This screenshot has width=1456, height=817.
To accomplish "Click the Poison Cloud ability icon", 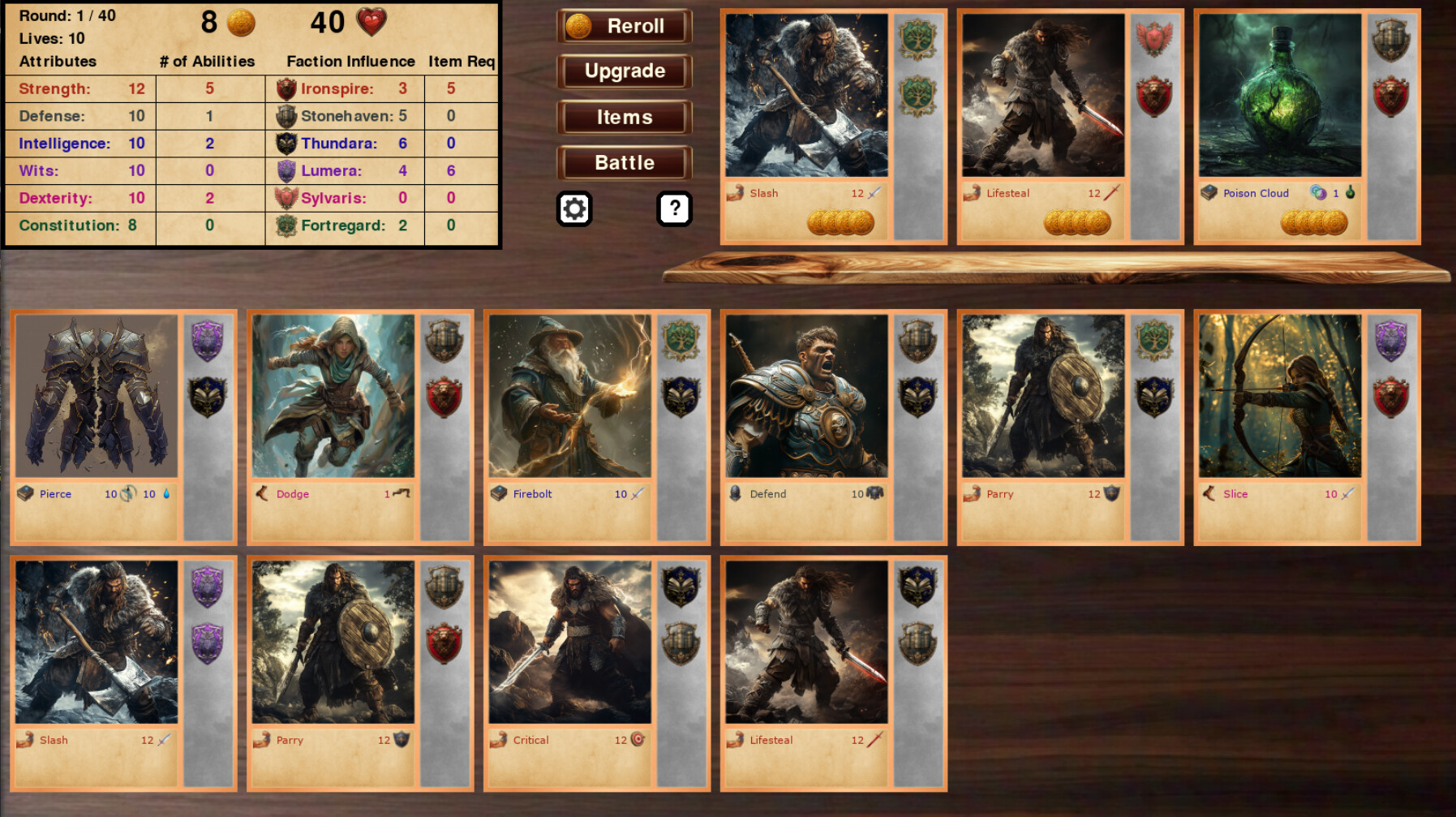I will 1208,193.
